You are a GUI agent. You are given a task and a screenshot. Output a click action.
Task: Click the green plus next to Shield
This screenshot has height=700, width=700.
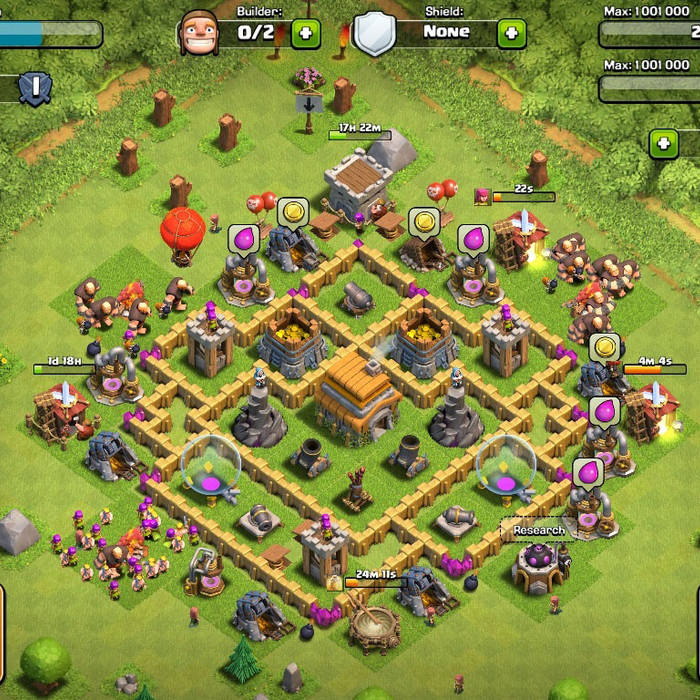[512, 33]
